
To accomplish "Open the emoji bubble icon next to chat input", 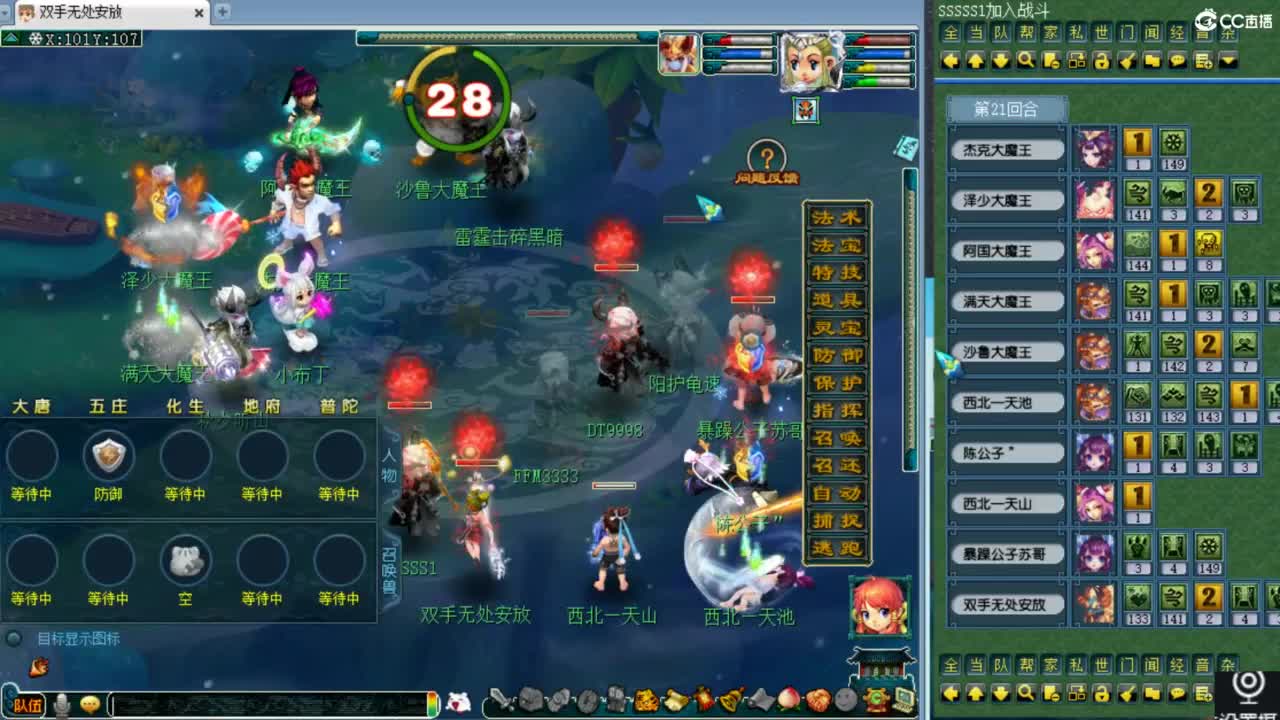I will point(90,703).
